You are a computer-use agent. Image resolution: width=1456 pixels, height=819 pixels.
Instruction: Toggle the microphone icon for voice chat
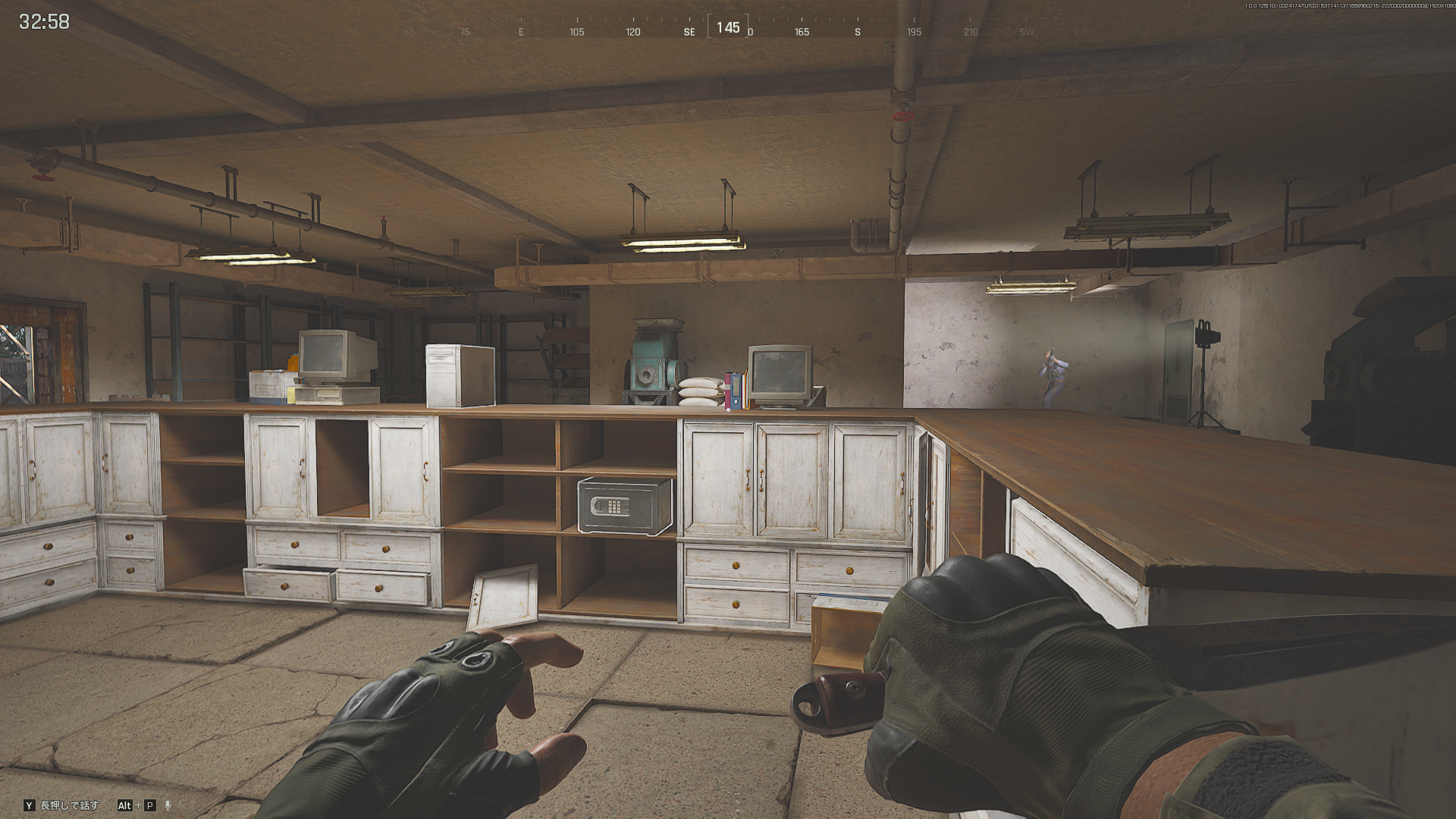[168, 805]
